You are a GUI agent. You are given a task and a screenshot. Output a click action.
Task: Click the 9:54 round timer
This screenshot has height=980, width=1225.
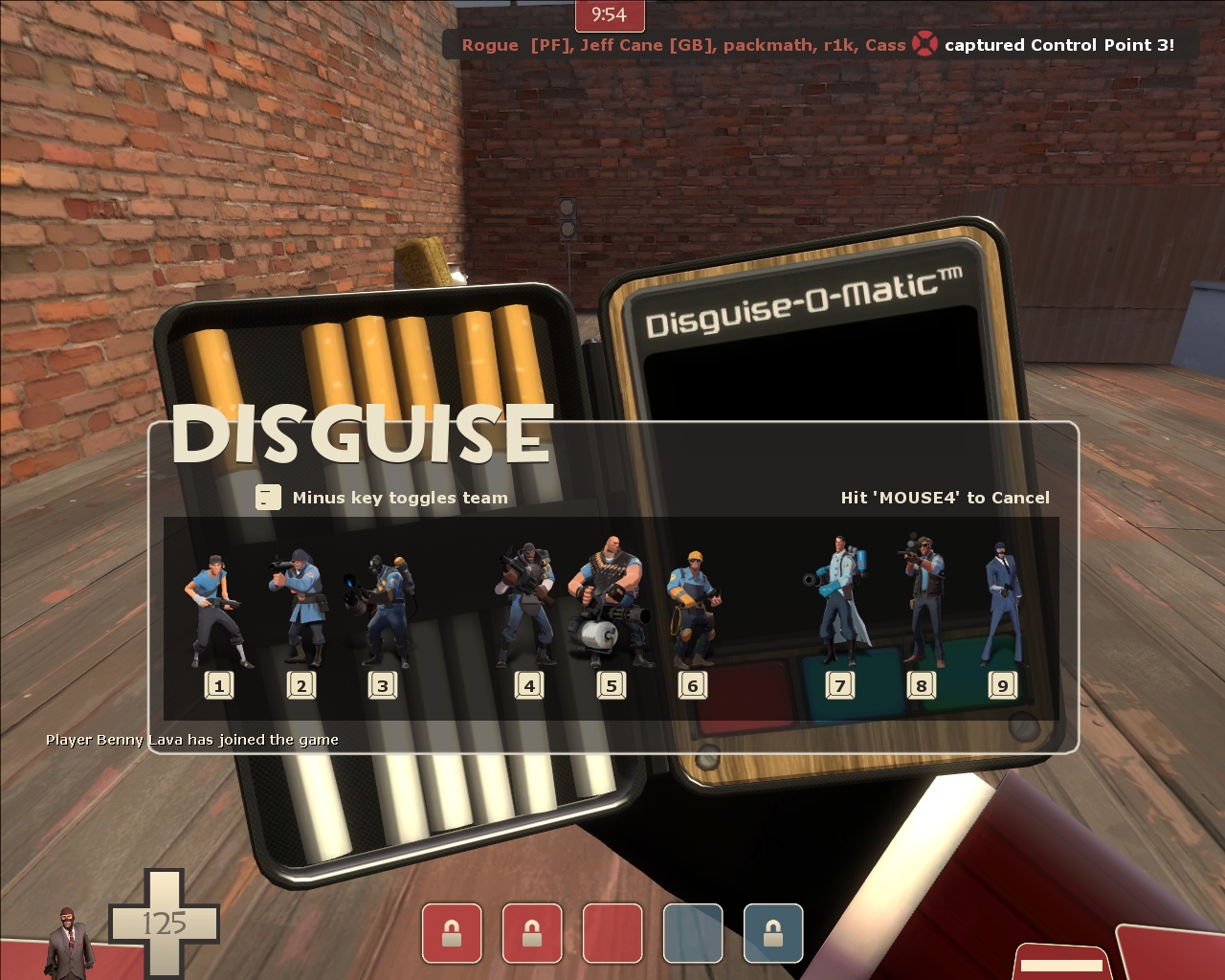(610, 15)
